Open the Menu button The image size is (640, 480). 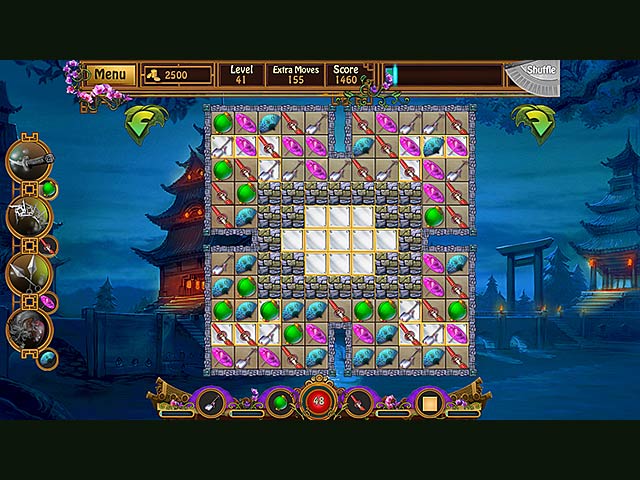[x=110, y=75]
